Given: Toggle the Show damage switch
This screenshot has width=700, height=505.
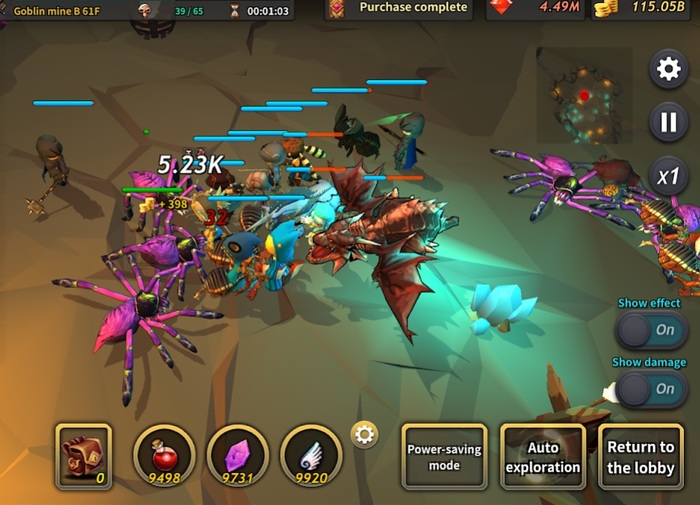Looking at the screenshot, I should [651, 389].
